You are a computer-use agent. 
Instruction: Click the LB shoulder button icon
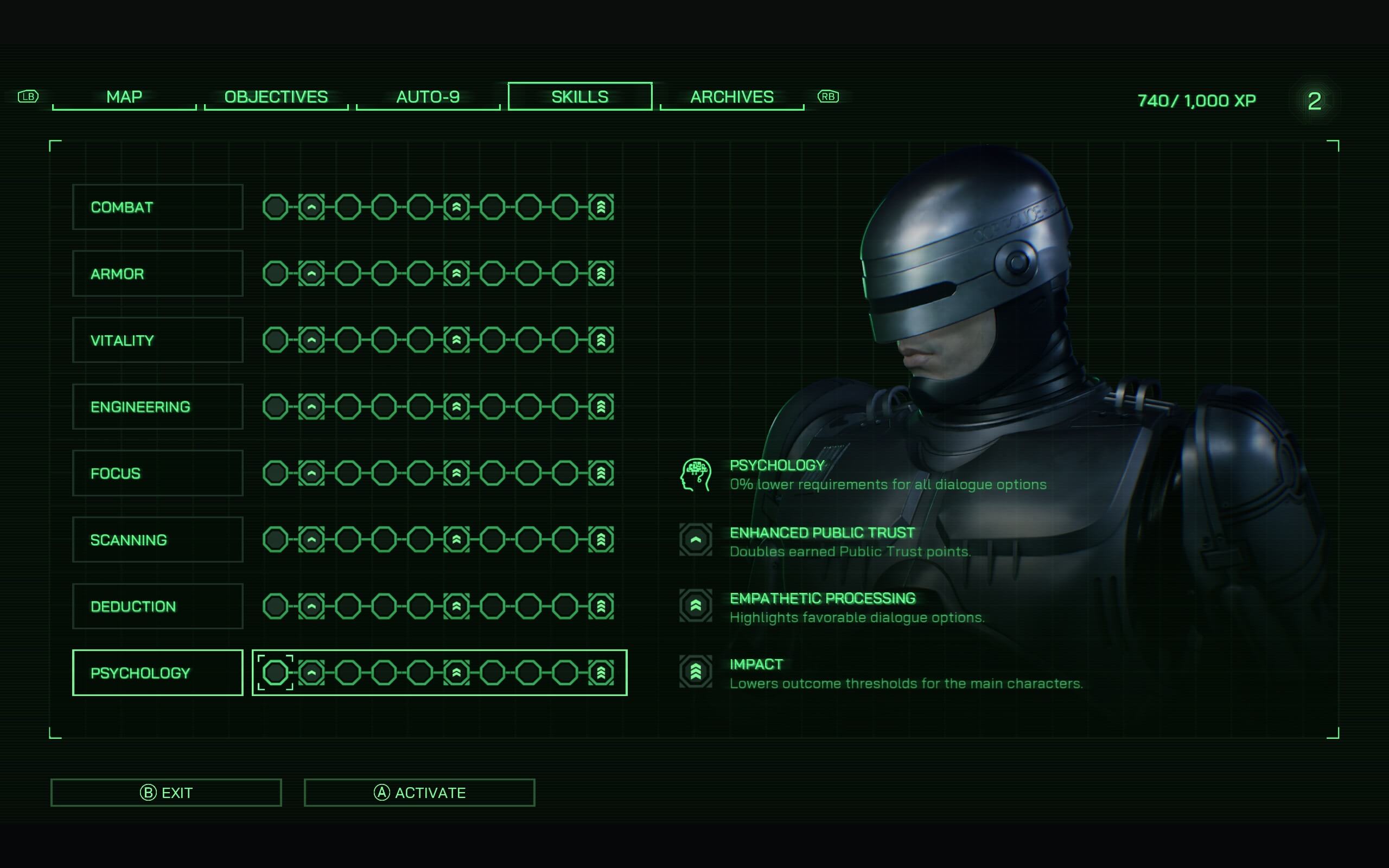pos(28,97)
